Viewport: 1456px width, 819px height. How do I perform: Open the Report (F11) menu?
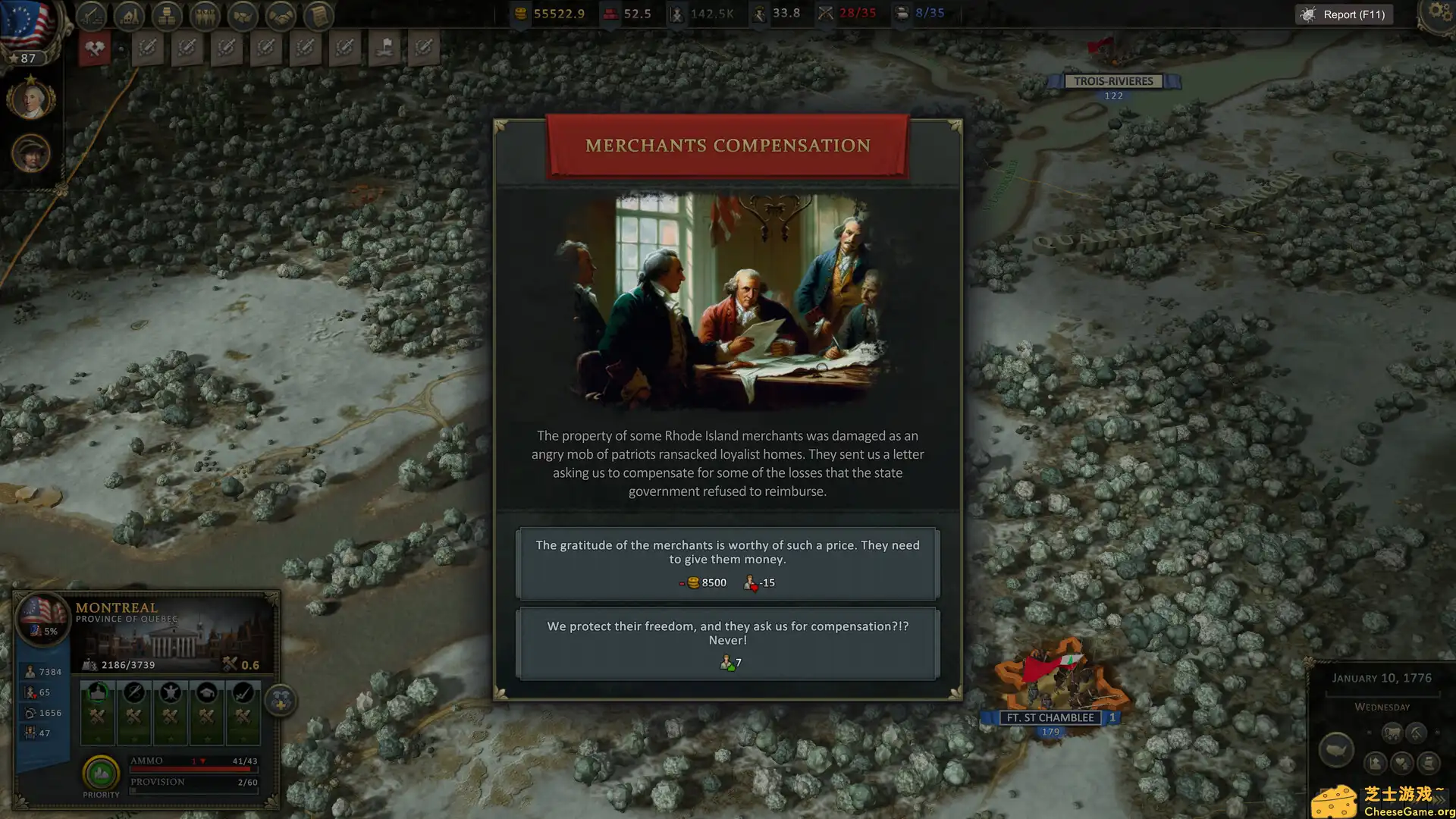pos(1343,14)
